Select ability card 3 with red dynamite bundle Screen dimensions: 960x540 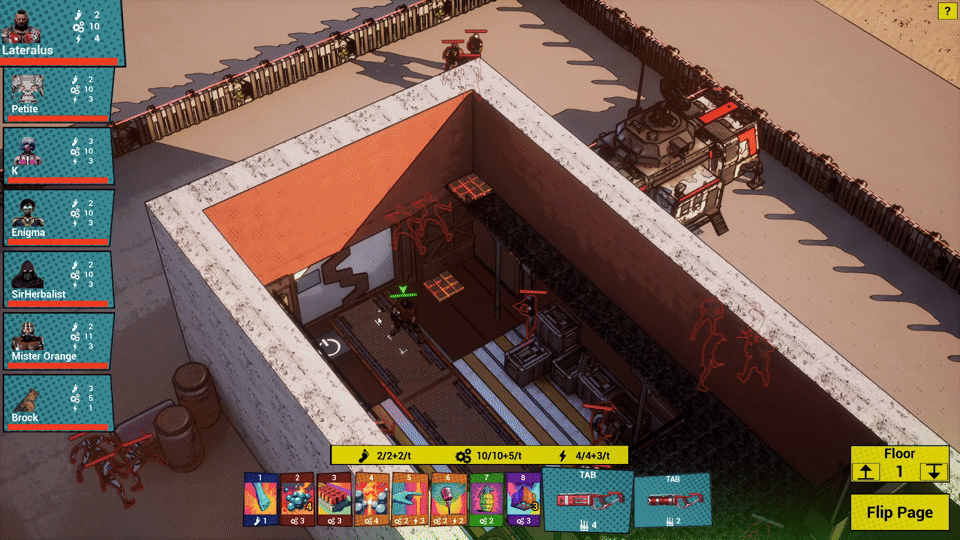pyautogui.click(x=335, y=499)
